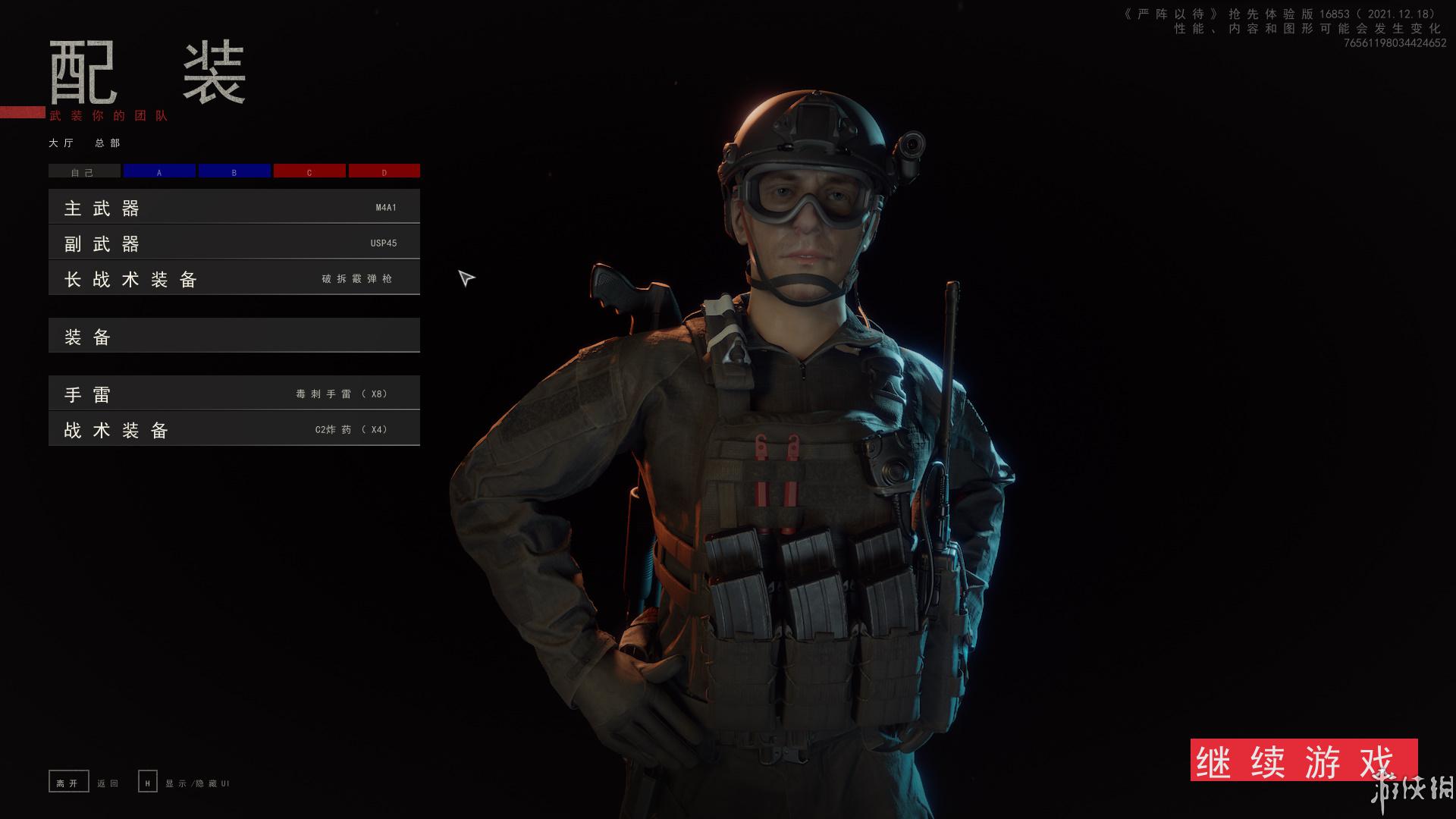Select red teammate D tab
This screenshot has width=1456, height=819.
click(x=384, y=171)
